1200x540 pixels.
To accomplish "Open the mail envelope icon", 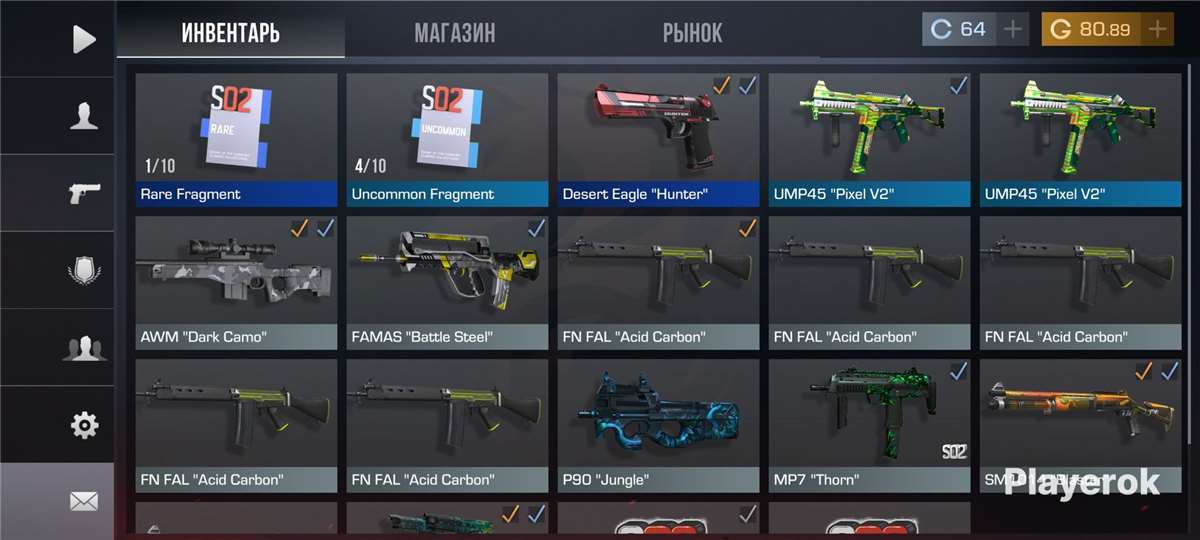I will (x=84, y=501).
